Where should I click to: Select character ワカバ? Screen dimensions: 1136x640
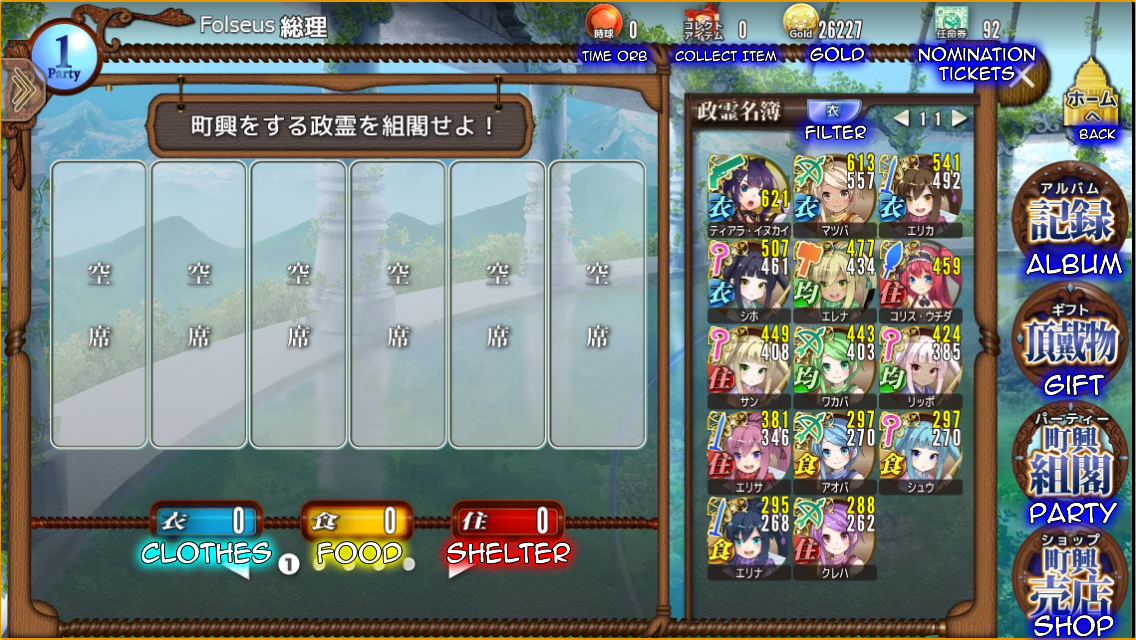834,363
